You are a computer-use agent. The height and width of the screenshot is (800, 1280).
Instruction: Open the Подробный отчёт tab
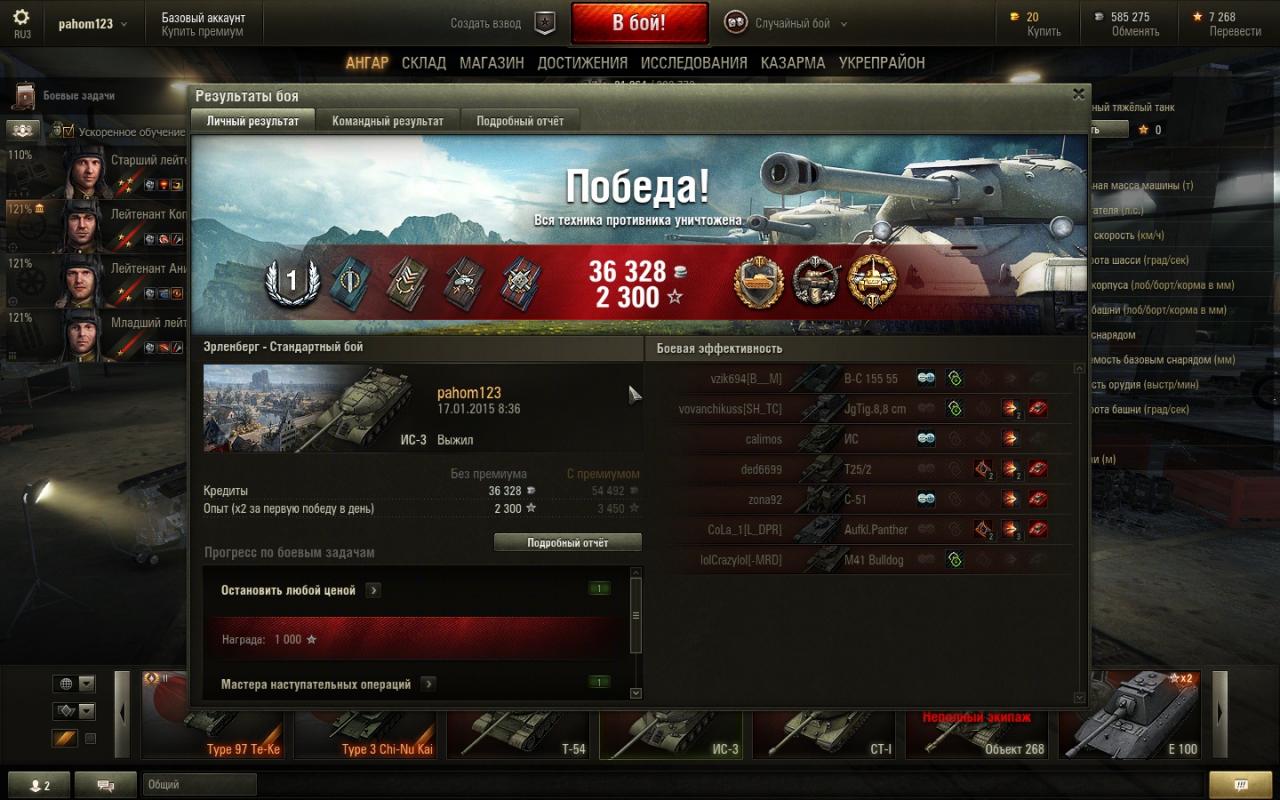click(520, 121)
